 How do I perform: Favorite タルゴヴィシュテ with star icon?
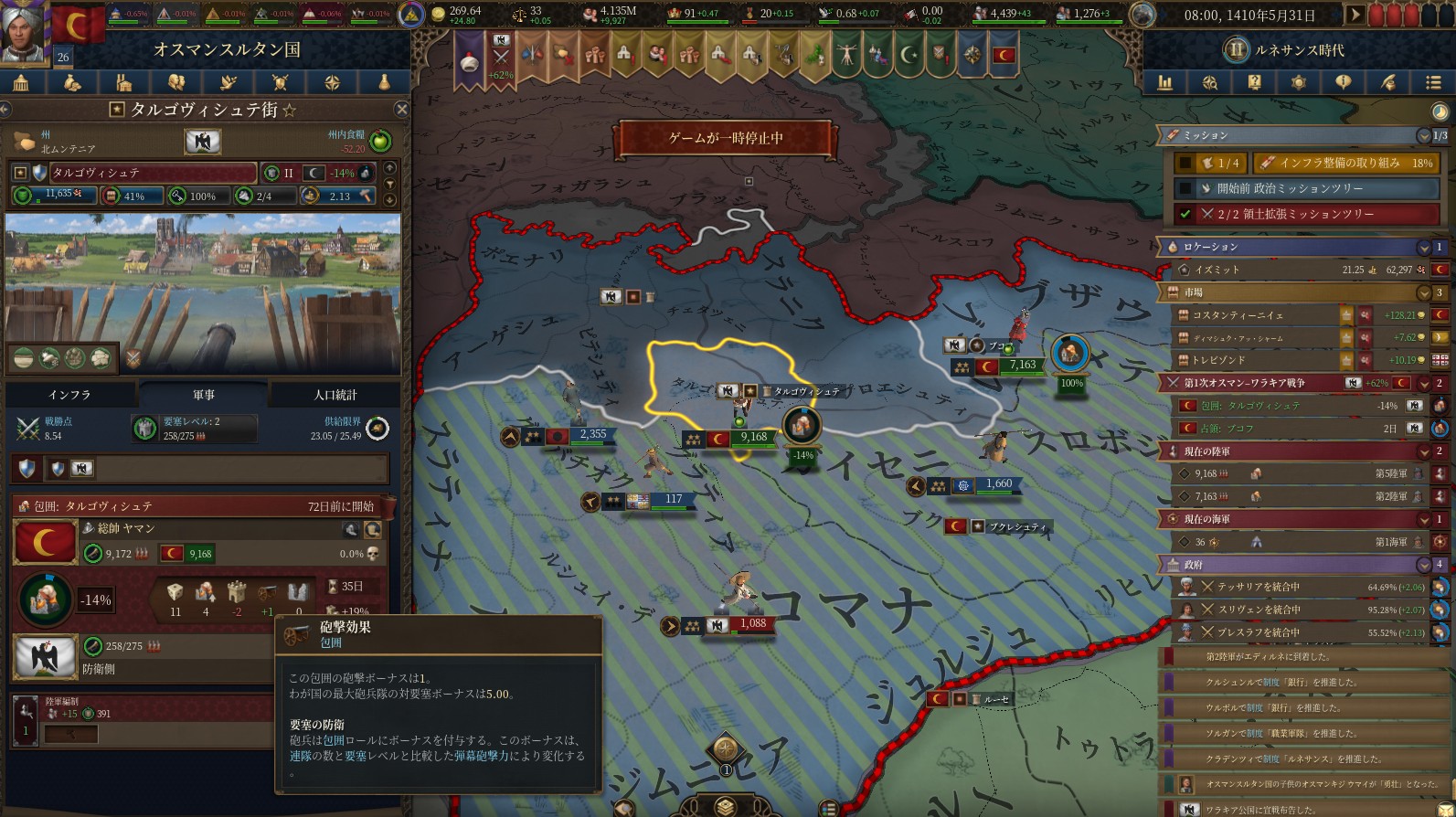(x=289, y=111)
